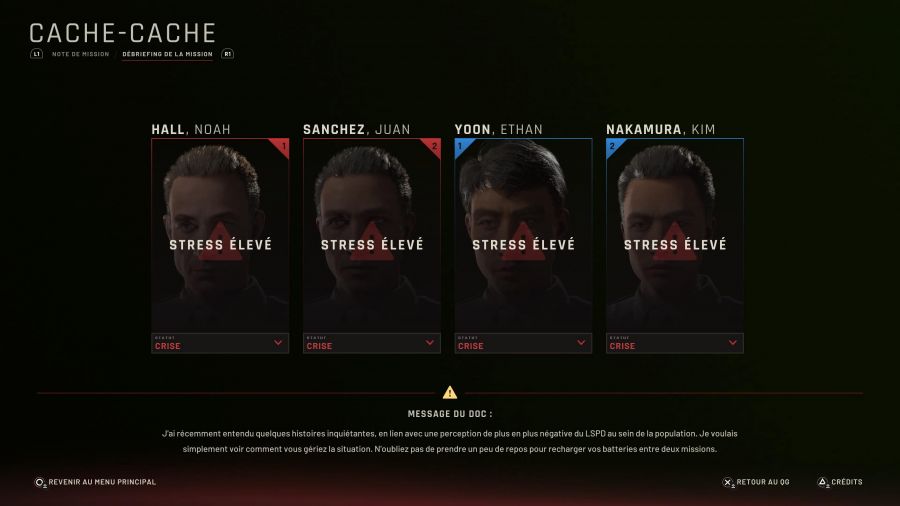
Task: Pick Ethan Yoon's officer card
Action: (523, 234)
